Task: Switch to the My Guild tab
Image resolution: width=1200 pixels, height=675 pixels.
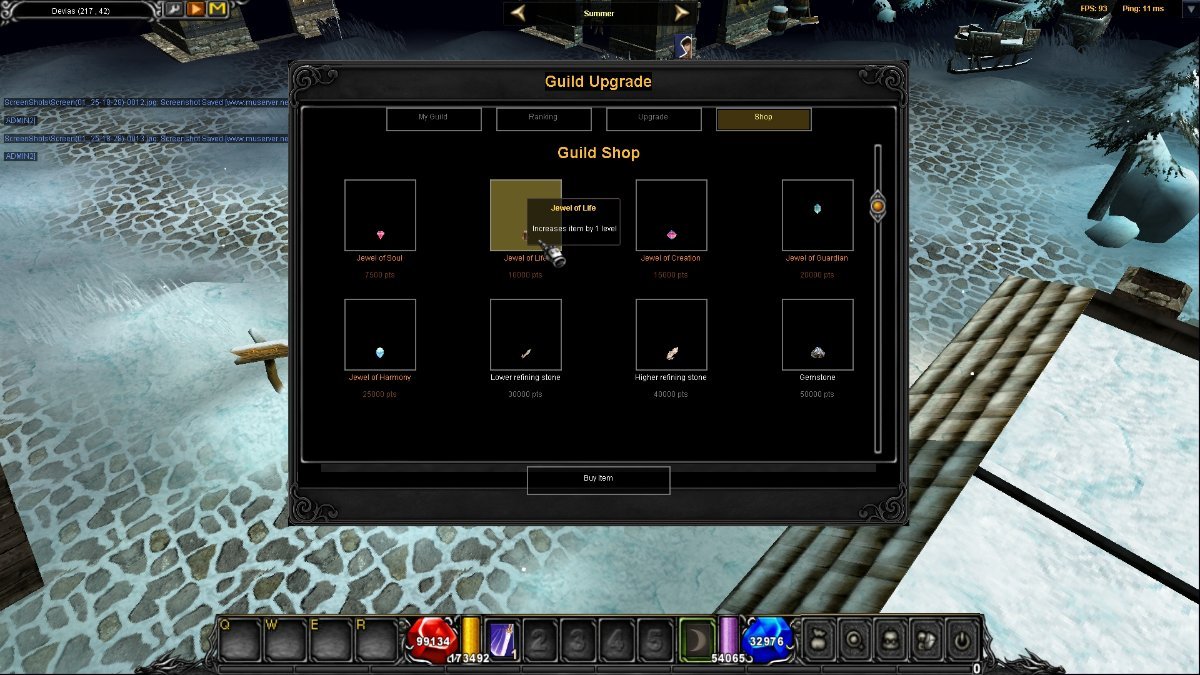Action: (x=433, y=119)
